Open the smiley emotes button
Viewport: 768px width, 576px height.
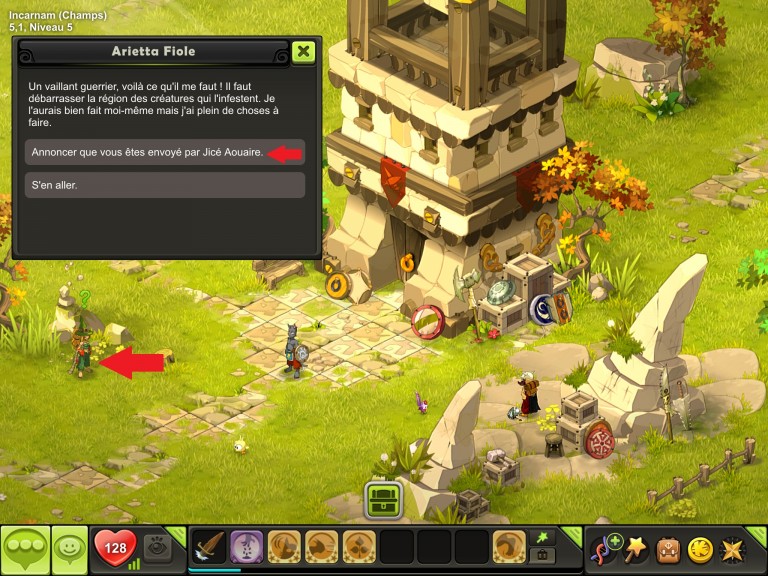(69, 549)
